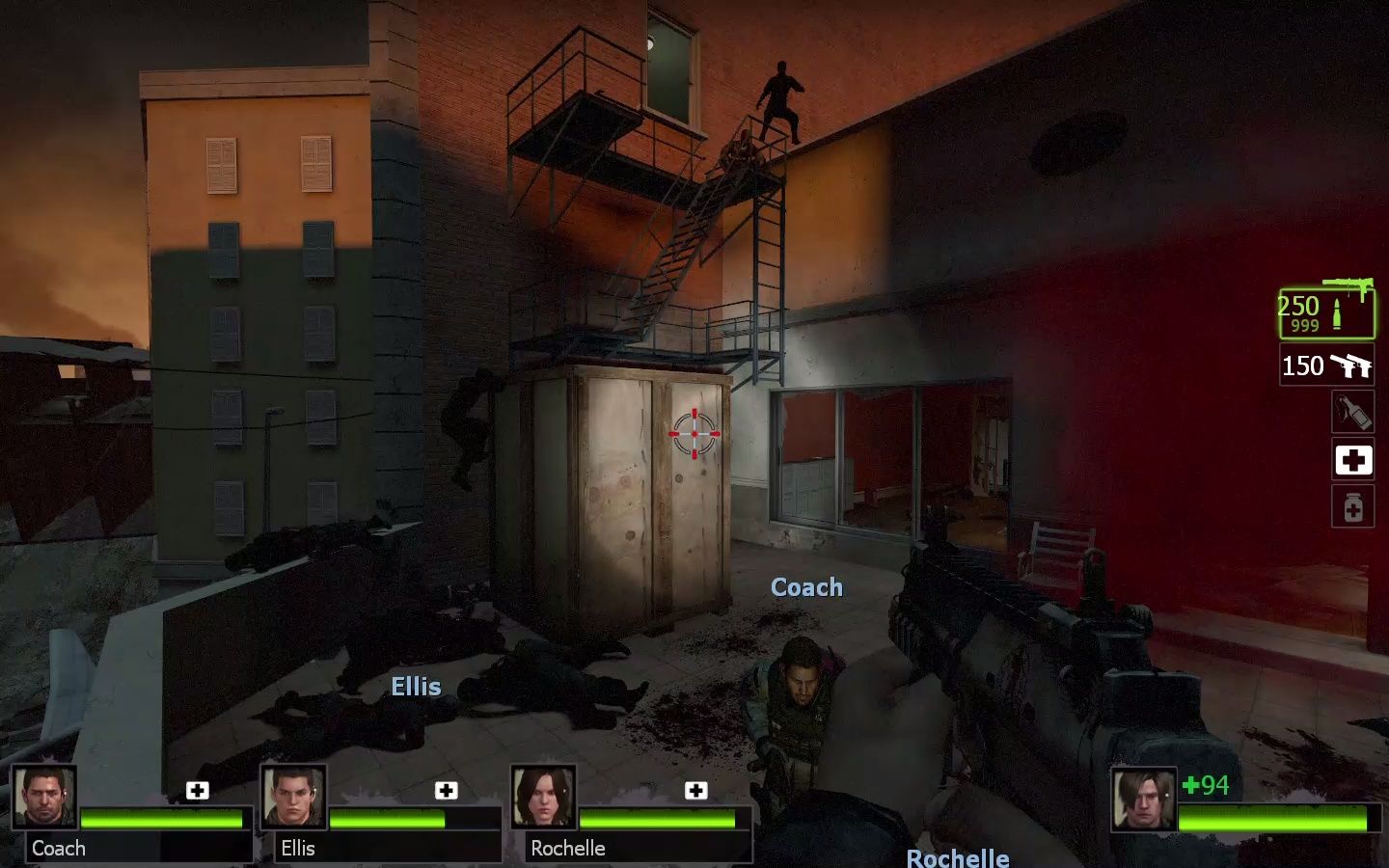Choose the first aid kit slot
This screenshot has width=1389, height=868.
point(1352,460)
